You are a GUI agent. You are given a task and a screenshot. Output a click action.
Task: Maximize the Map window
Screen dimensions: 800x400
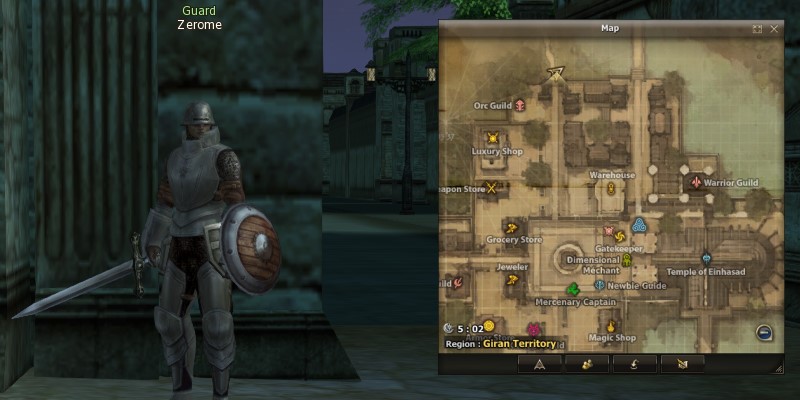click(758, 29)
